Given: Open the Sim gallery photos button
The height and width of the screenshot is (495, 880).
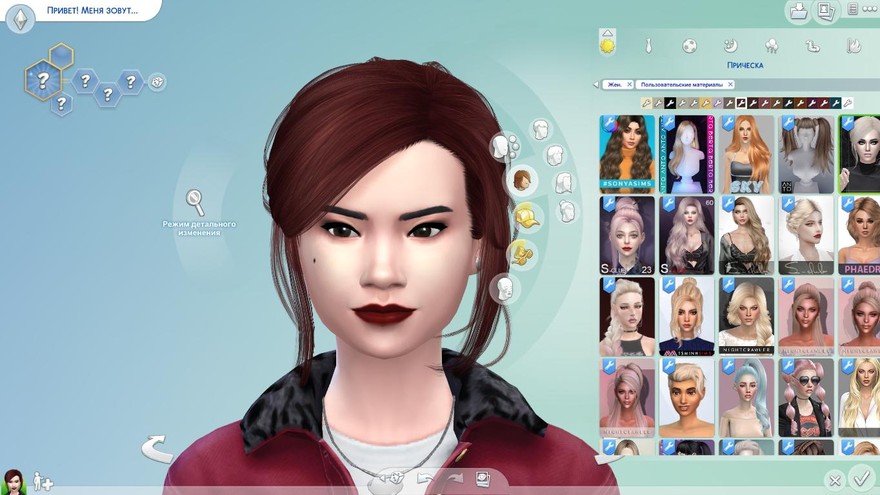Looking at the screenshot, I should [x=826, y=12].
